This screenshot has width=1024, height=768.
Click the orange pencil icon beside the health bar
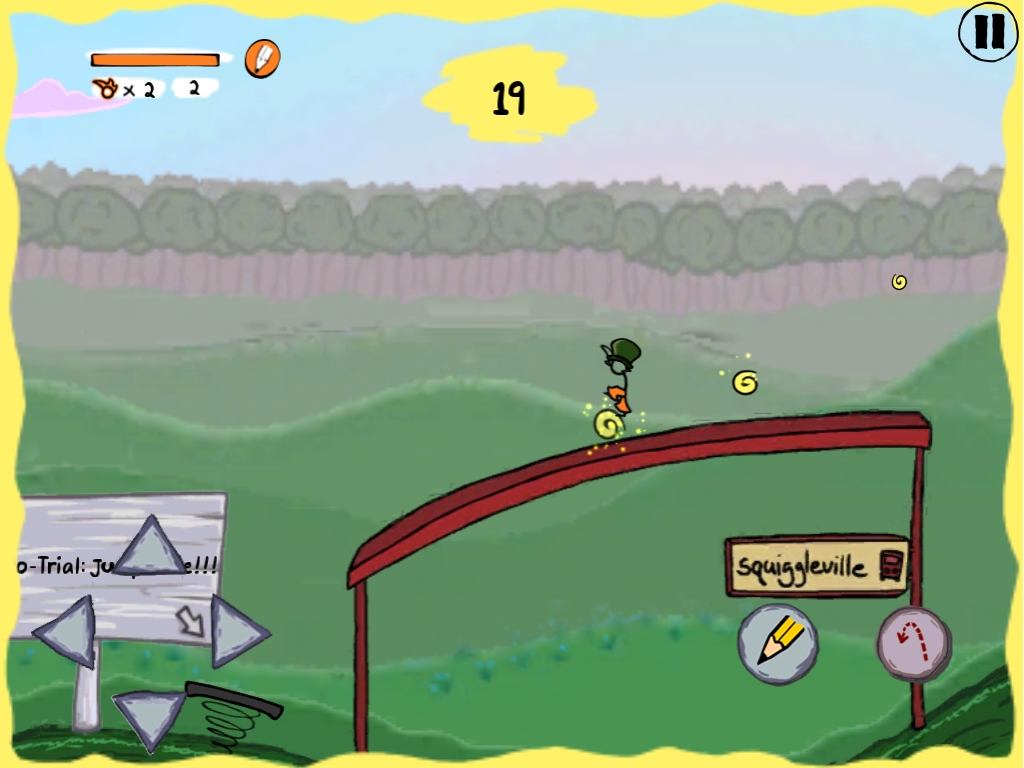tap(262, 59)
